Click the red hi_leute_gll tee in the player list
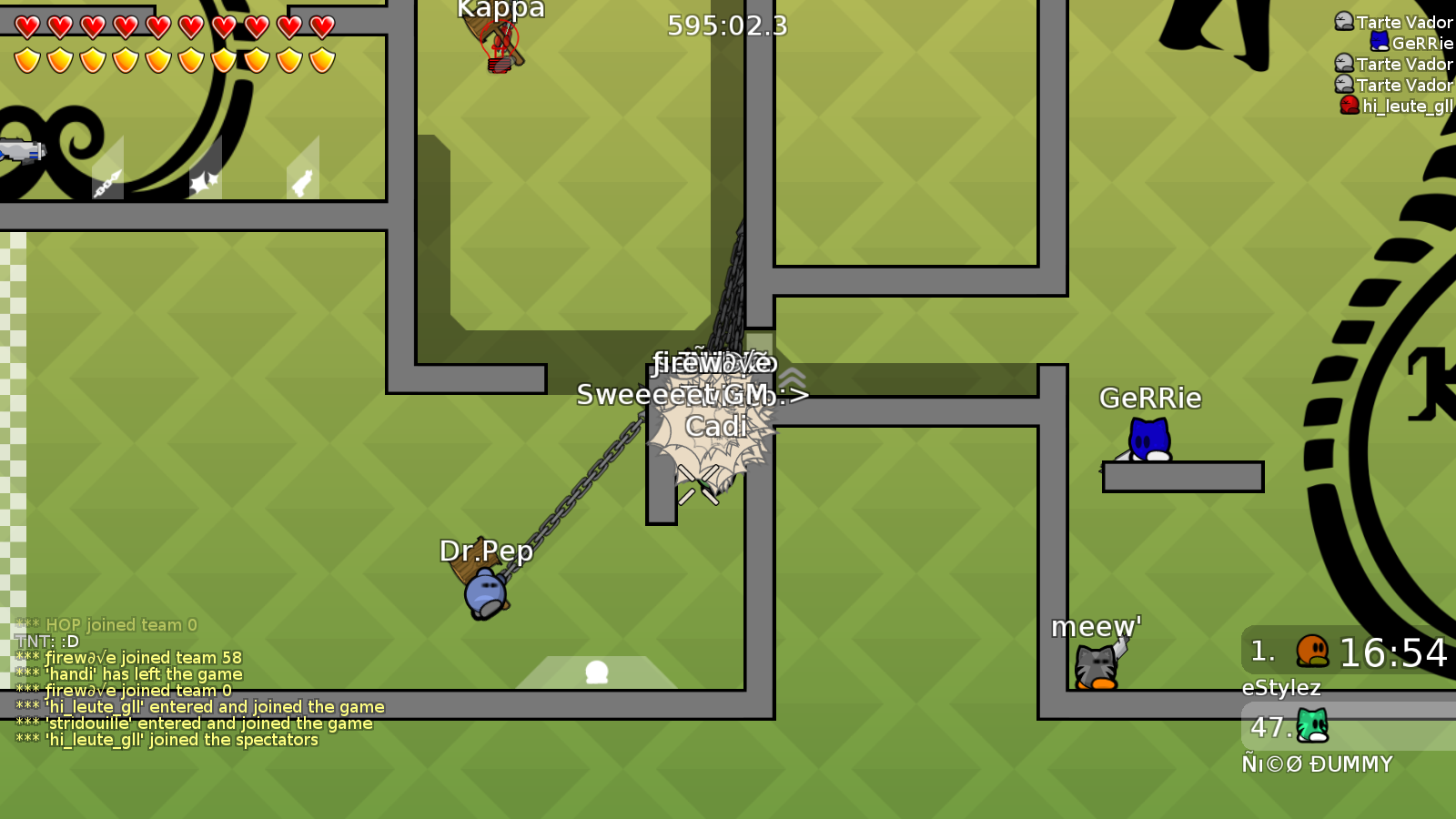The image size is (1456, 819). pyautogui.click(x=1349, y=105)
